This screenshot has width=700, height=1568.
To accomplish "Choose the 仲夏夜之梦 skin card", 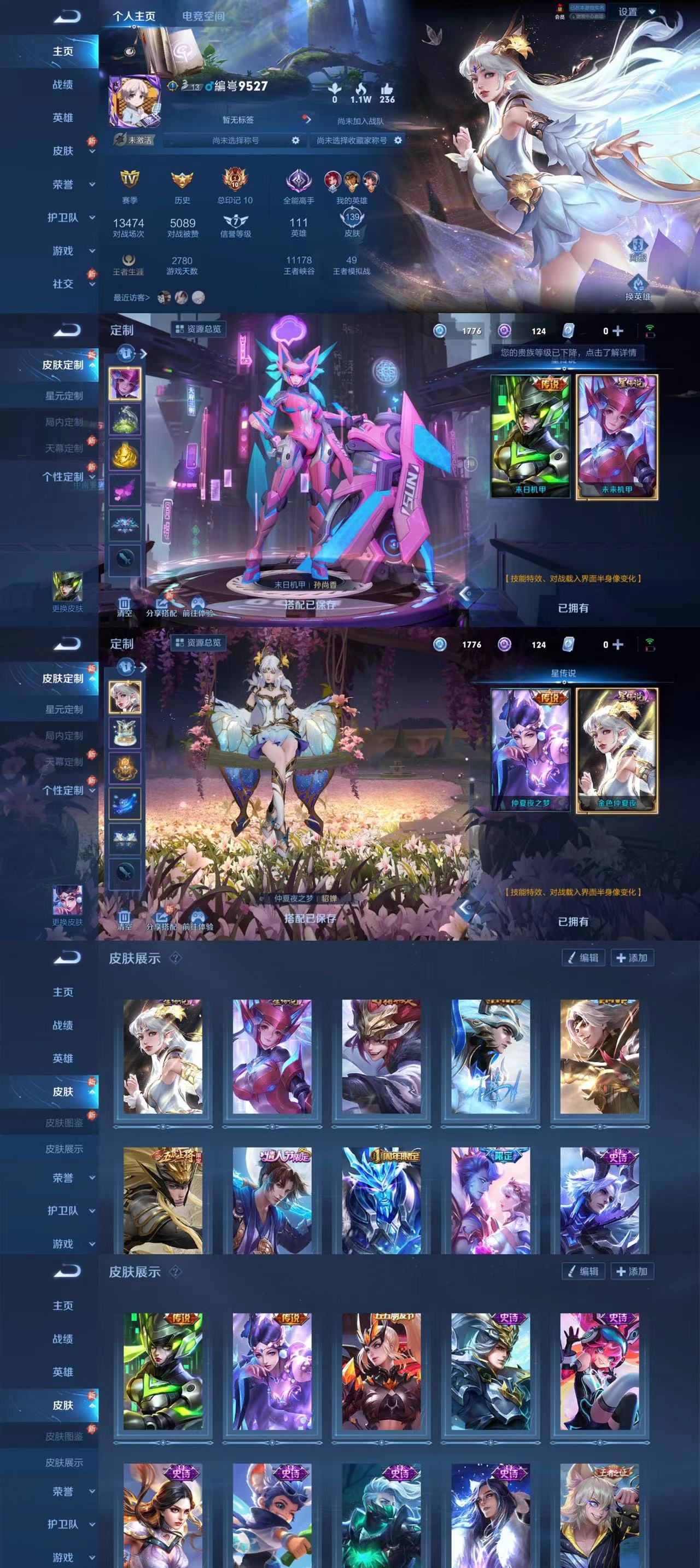I will click(x=529, y=750).
